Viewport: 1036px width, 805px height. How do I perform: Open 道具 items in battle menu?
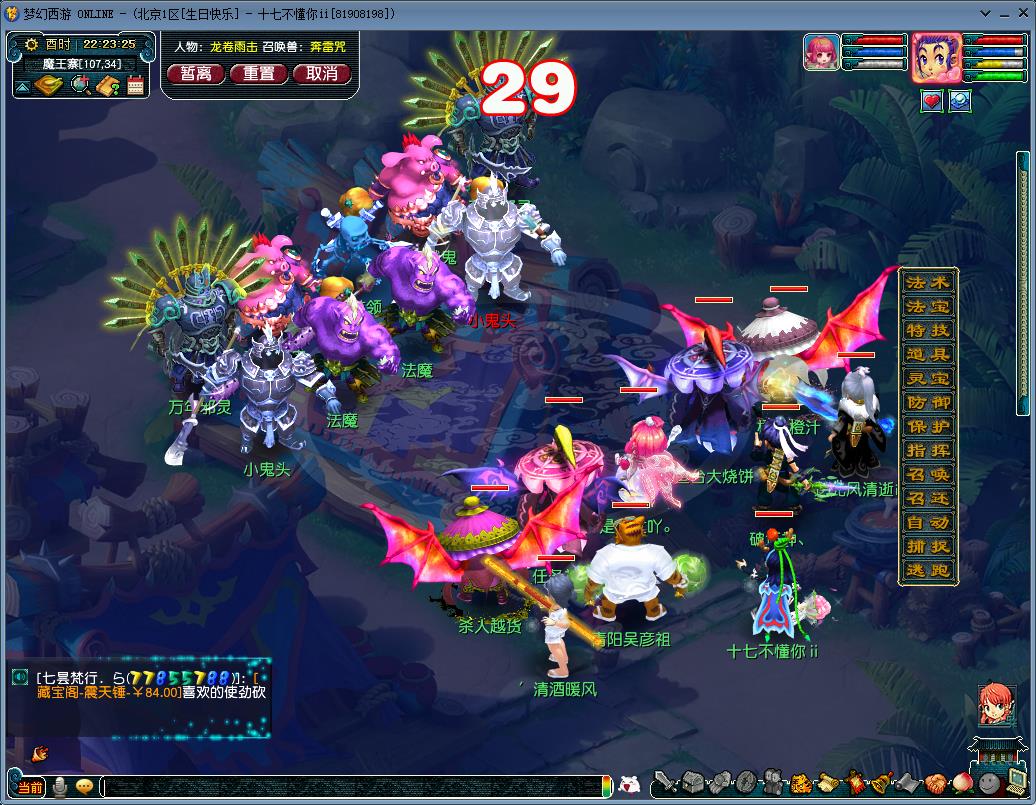[x=928, y=354]
